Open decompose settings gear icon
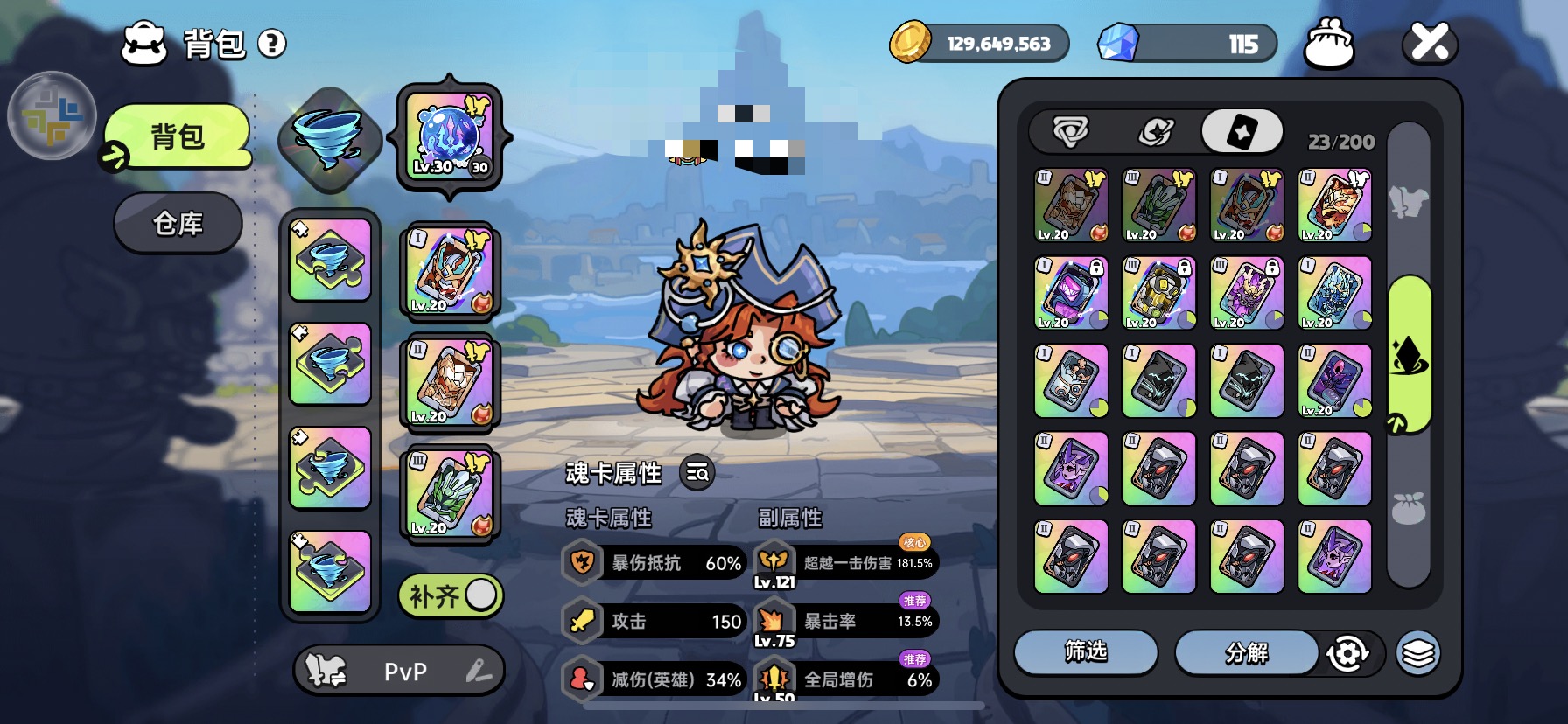Viewport: 1568px width, 724px height. 1347,653
